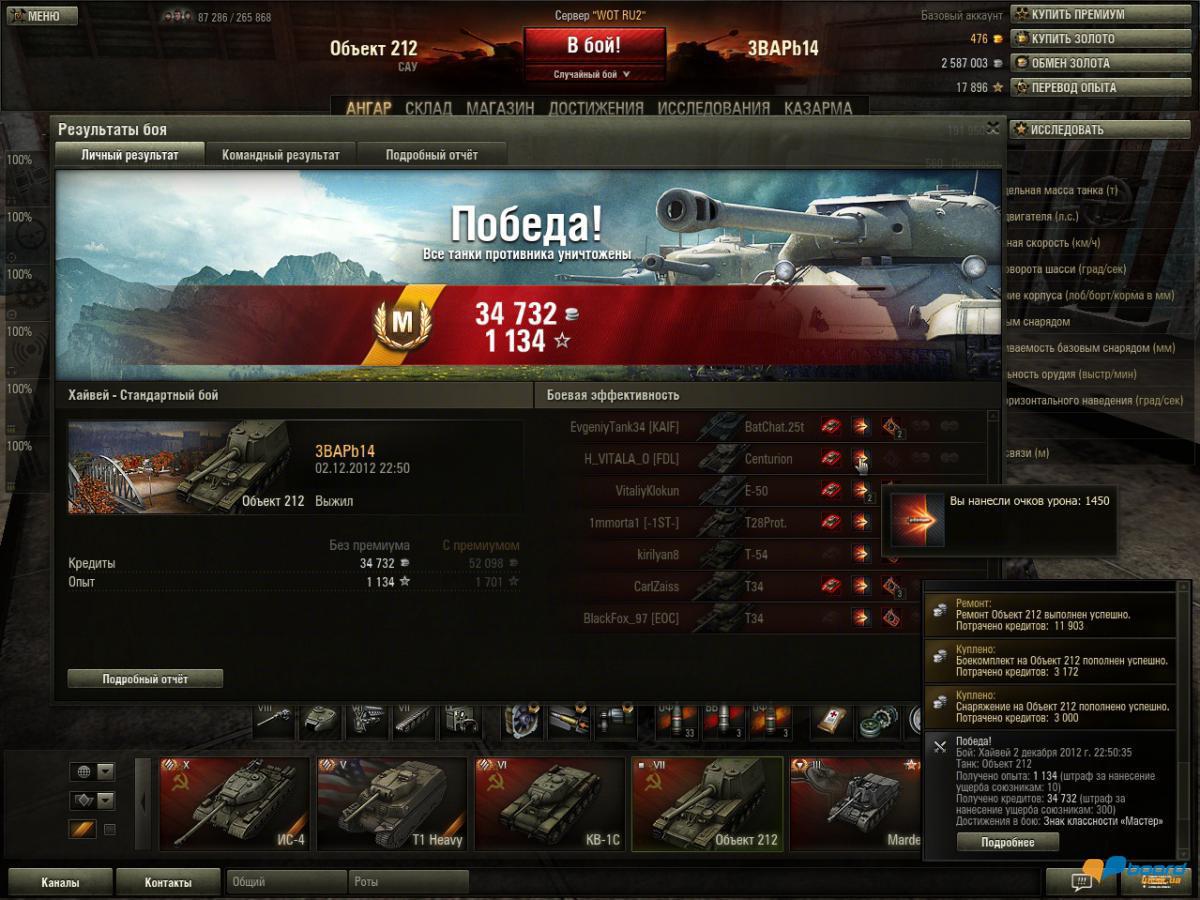The height and width of the screenshot is (900, 1200).
Task: Switch to the СКЛАД section
Action: tap(428, 108)
